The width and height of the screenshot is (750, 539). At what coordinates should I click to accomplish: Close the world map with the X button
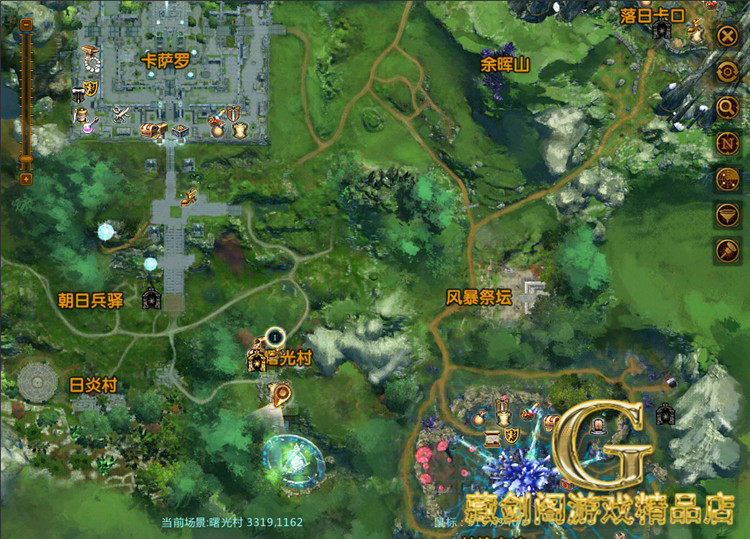(x=727, y=37)
